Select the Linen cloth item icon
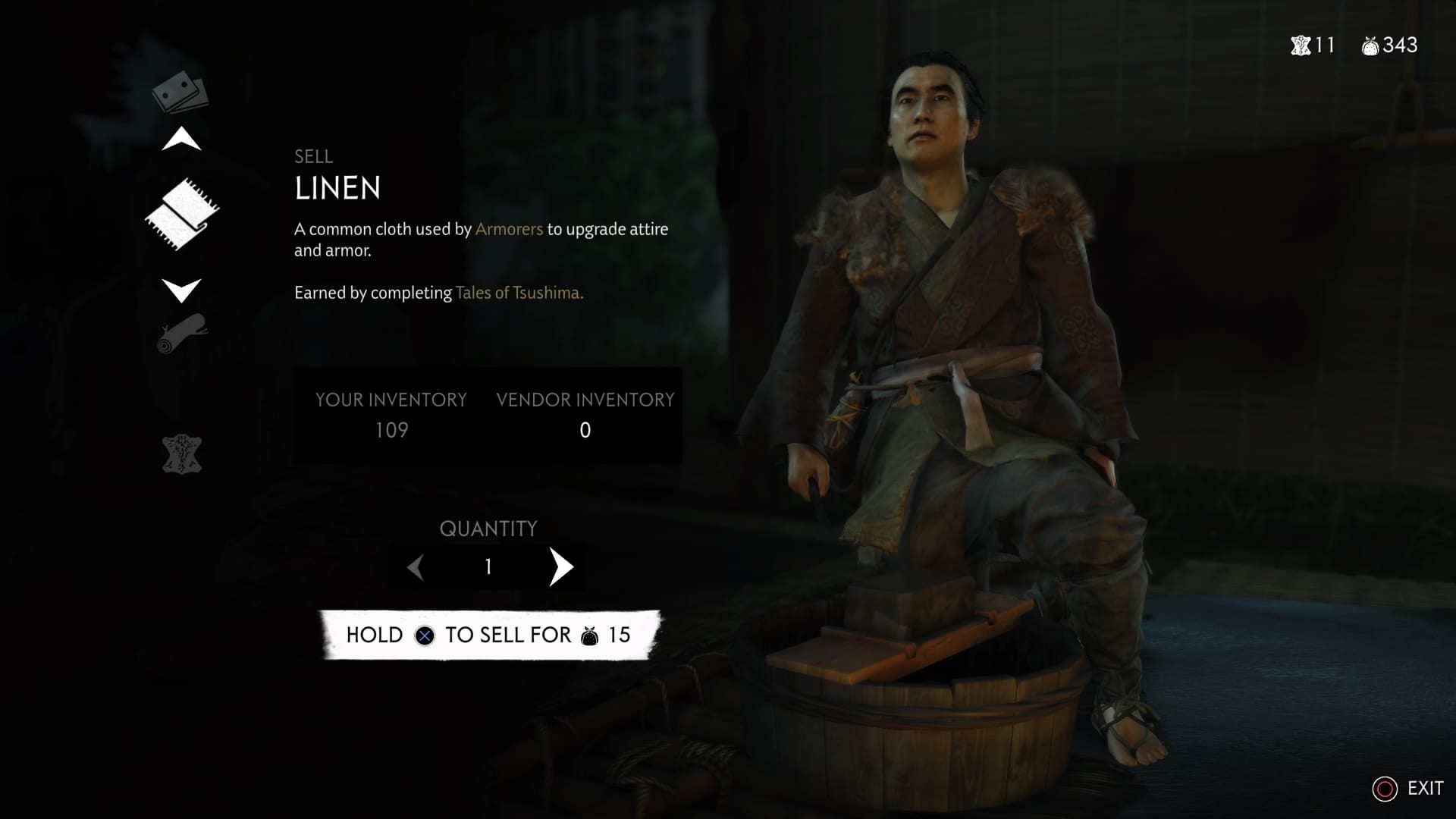The image size is (1456, 819). coord(182,215)
